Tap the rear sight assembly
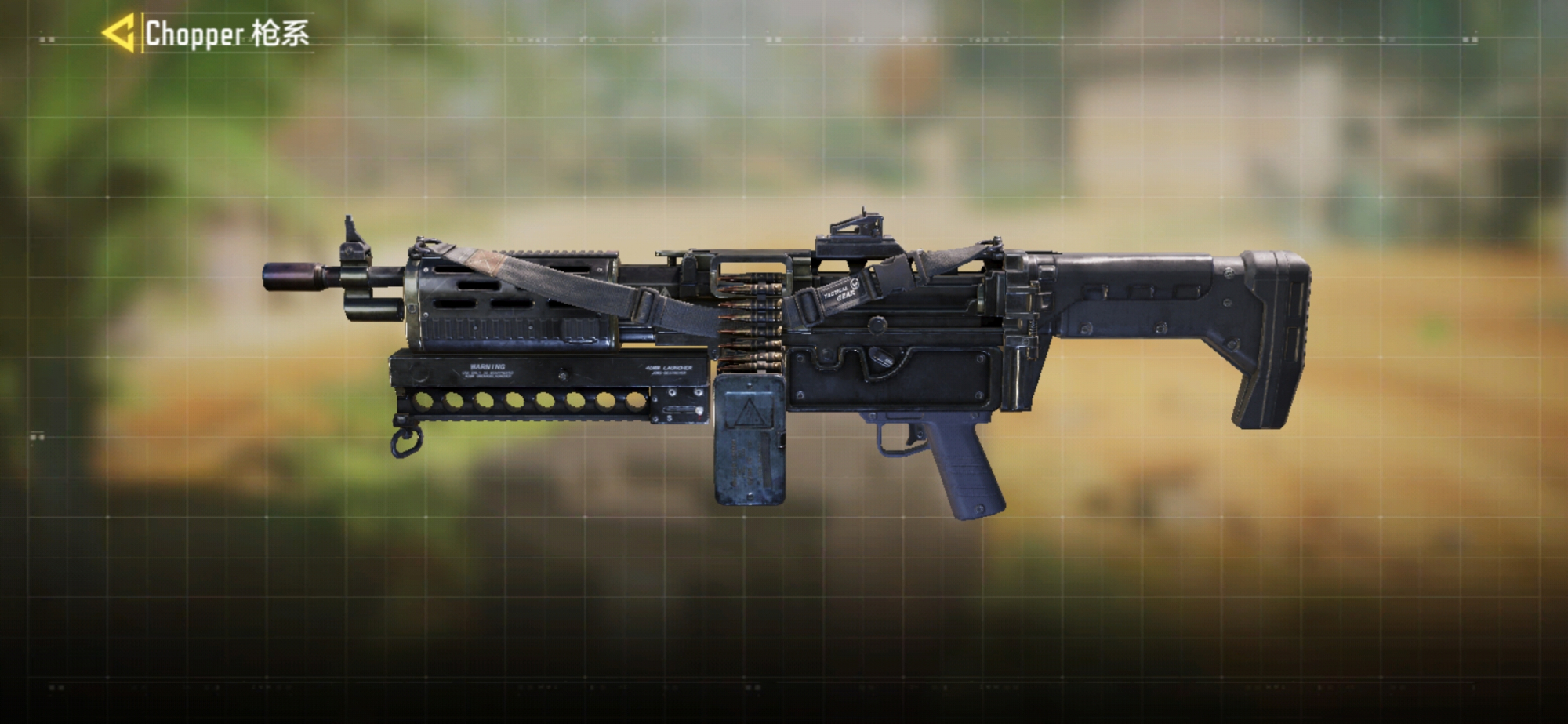The height and width of the screenshot is (724, 1568). [x=855, y=227]
